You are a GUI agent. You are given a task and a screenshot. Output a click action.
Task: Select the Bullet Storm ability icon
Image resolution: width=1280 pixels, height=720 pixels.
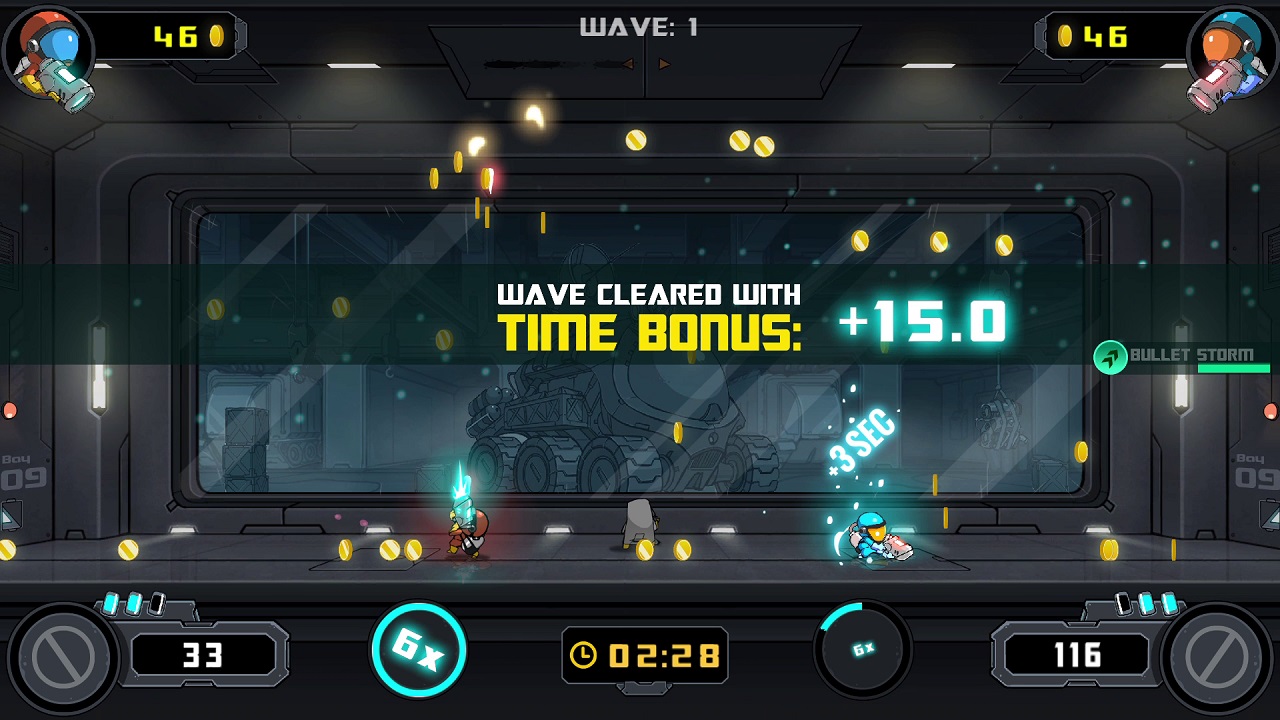(x=1113, y=356)
